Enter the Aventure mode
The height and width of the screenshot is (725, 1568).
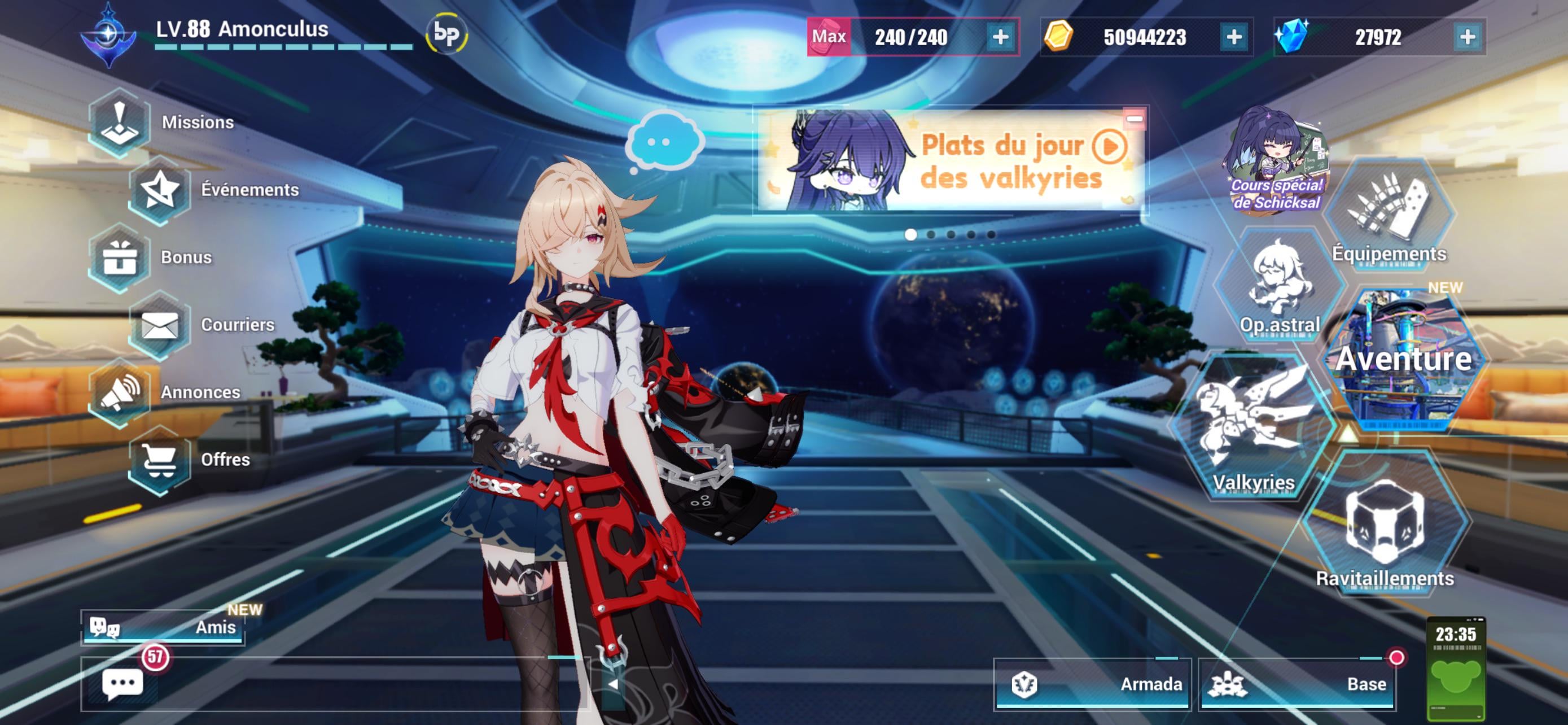point(1404,359)
